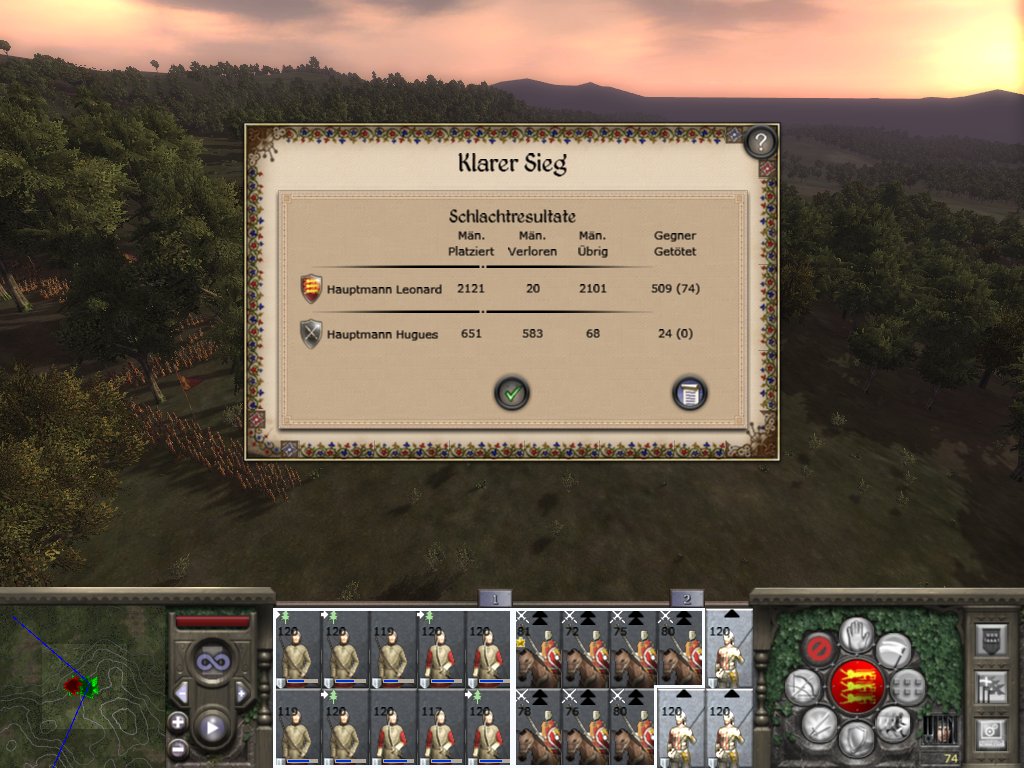Confirm the battle results with the green checkmark

click(x=512, y=393)
